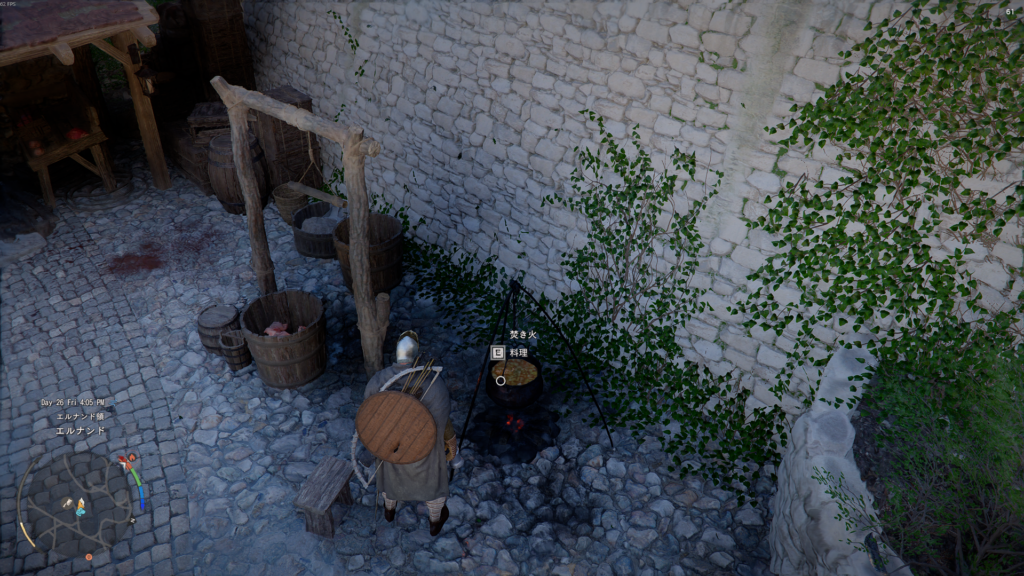Click the circular minimap

[75, 502]
